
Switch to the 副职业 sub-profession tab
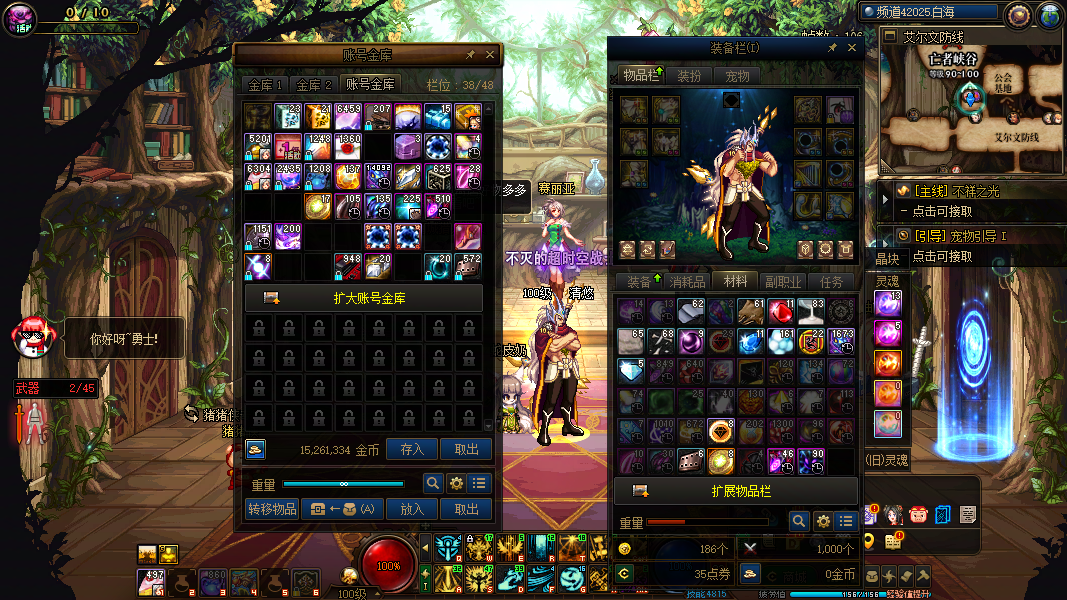pos(783,281)
